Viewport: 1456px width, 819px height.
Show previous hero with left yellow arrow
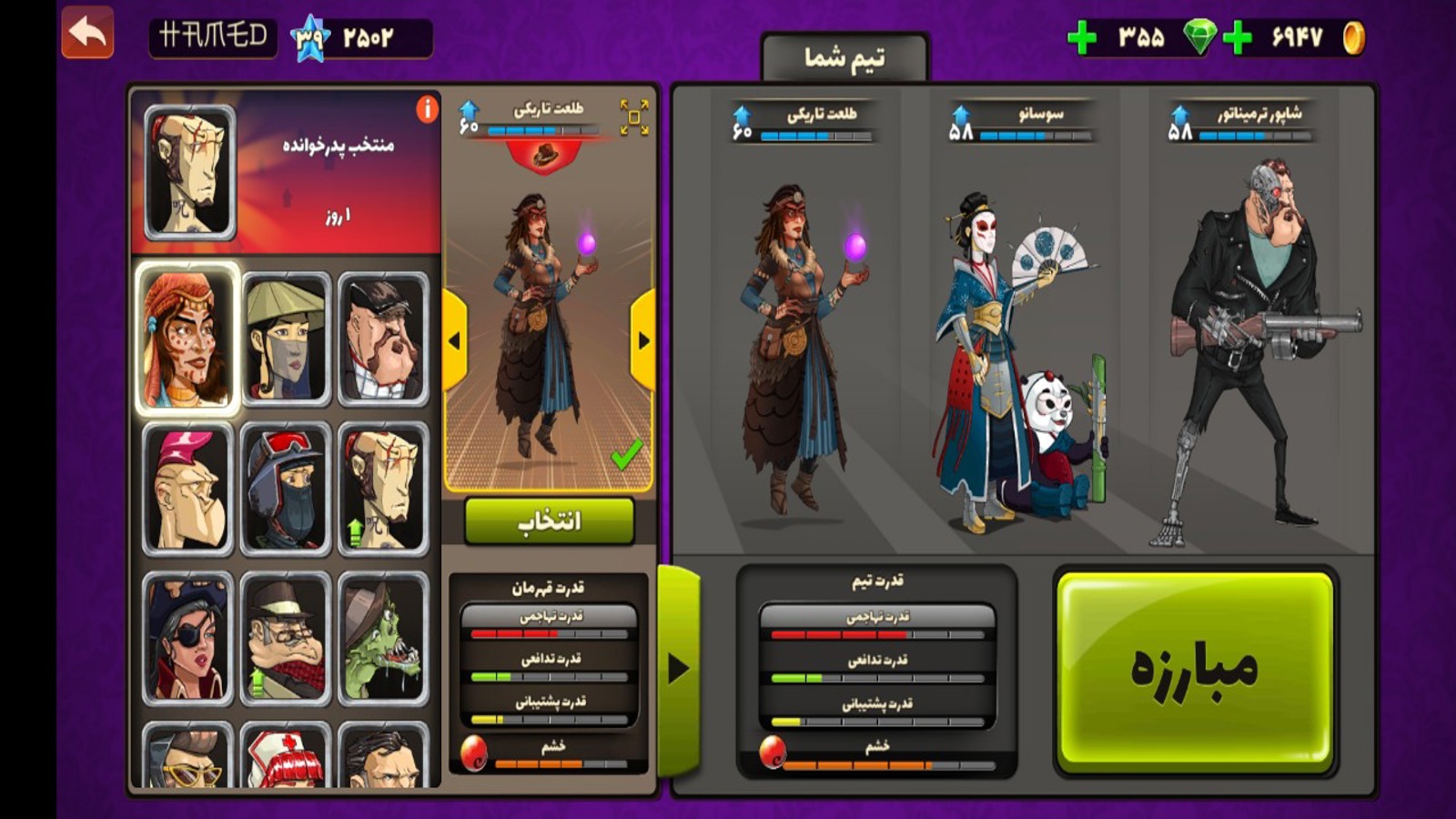coord(454,340)
